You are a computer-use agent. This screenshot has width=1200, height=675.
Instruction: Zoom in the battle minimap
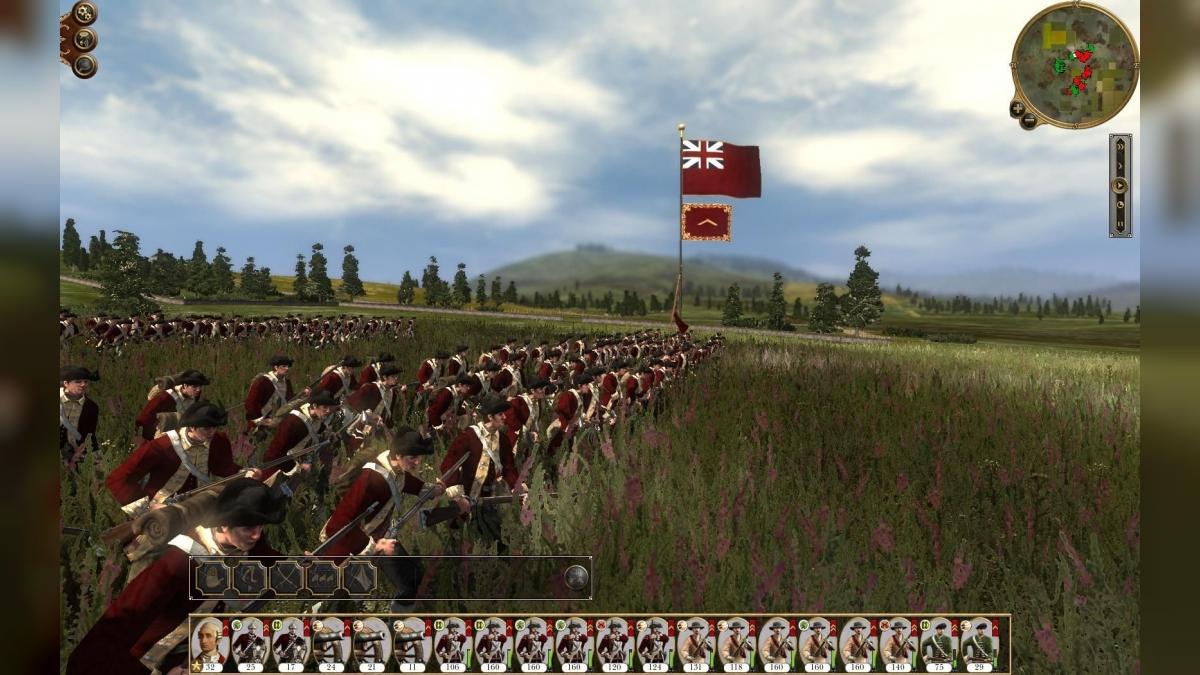coord(1017,108)
